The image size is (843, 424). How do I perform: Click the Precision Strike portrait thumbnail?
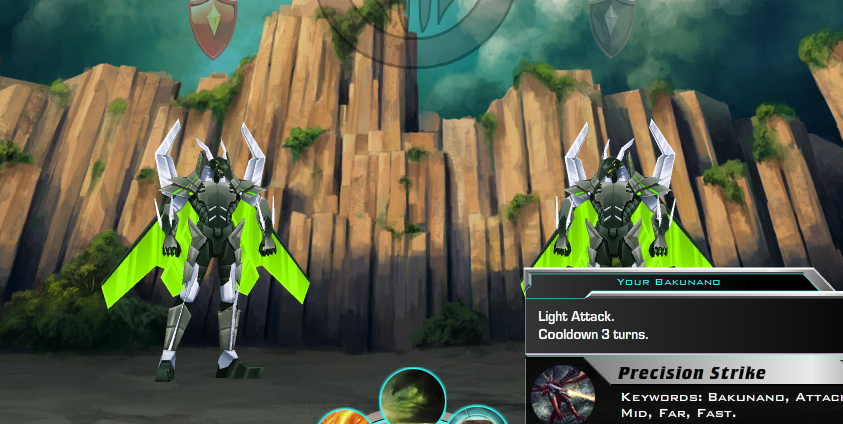click(x=563, y=395)
